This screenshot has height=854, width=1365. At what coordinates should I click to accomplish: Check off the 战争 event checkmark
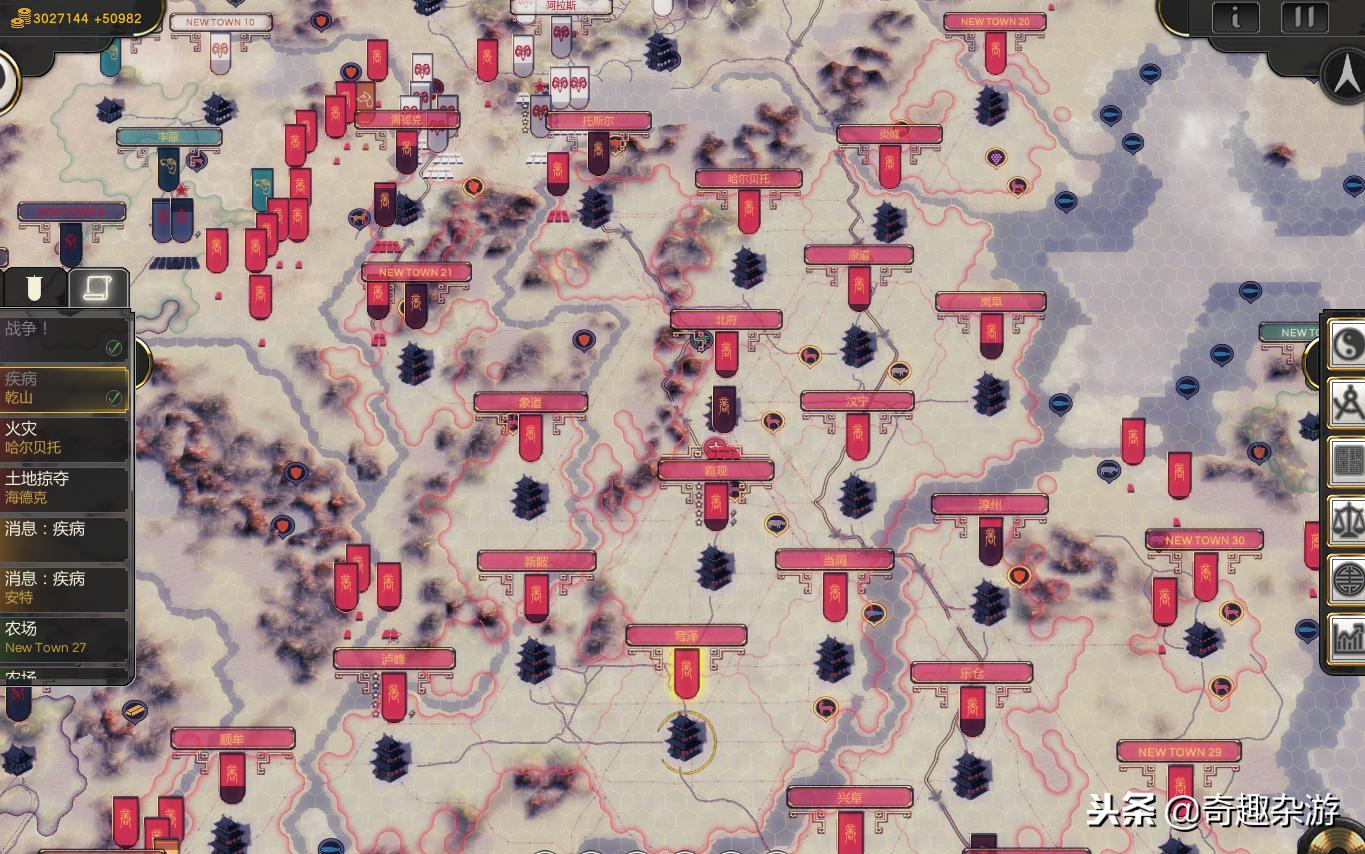click(x=113, y=348)
